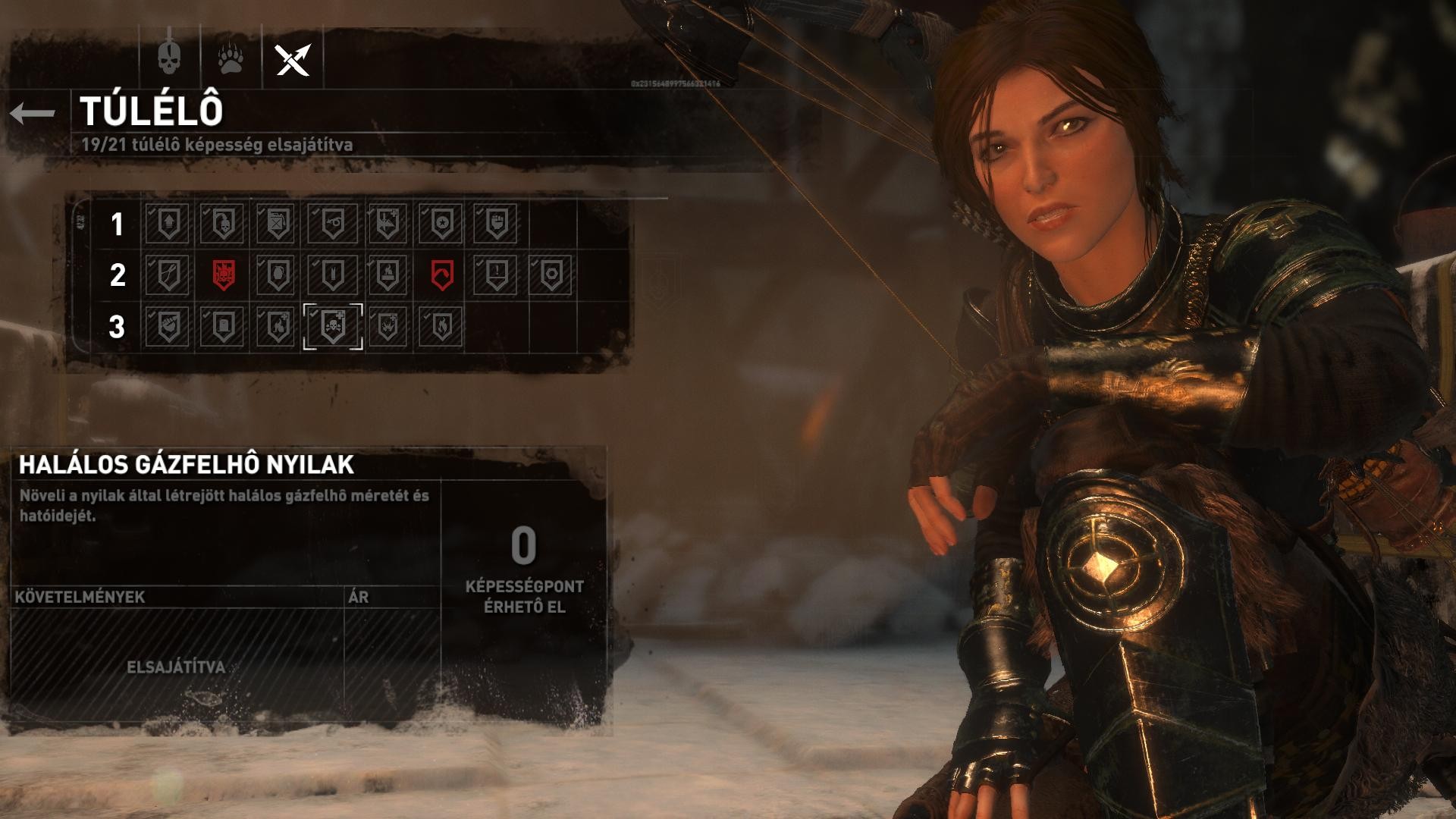Choose the last flame skill in tier 3
The image size is (1456, 819).
click(x=441, y=326)
